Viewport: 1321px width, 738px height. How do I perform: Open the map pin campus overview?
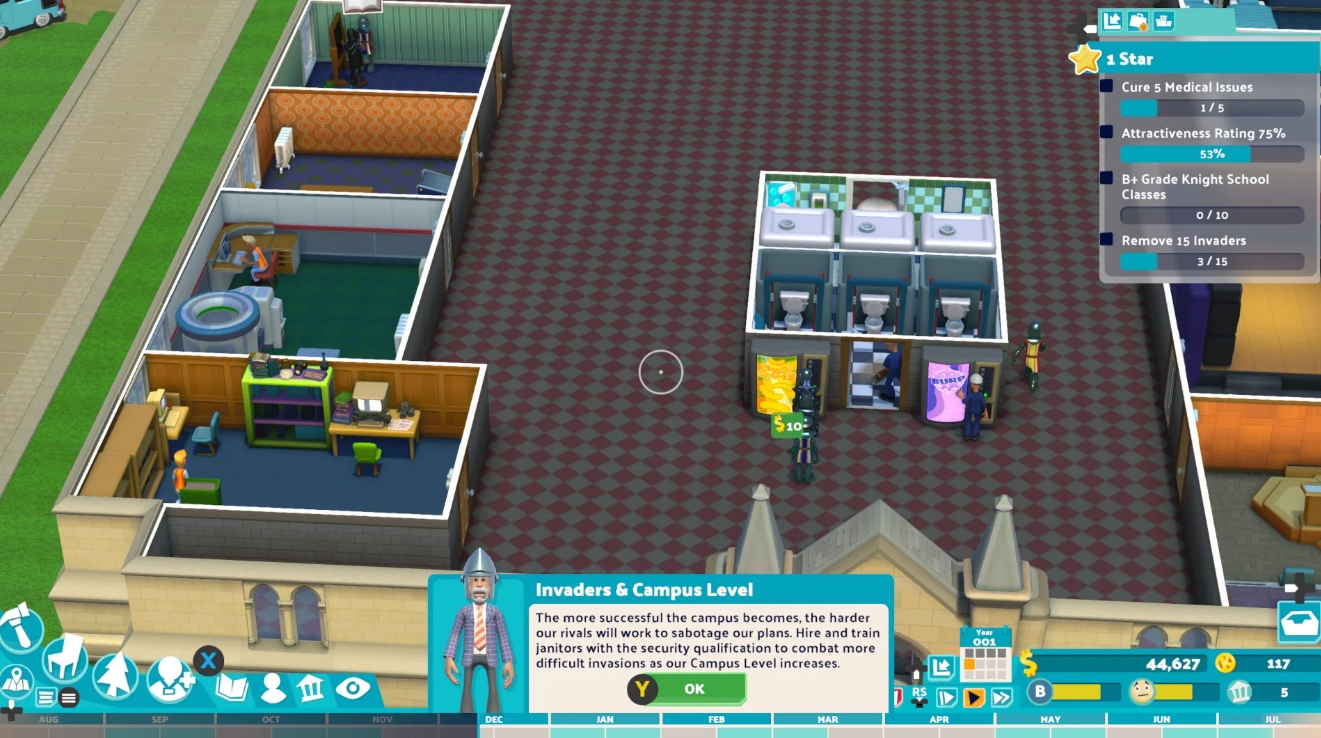(x=16, y=683)
